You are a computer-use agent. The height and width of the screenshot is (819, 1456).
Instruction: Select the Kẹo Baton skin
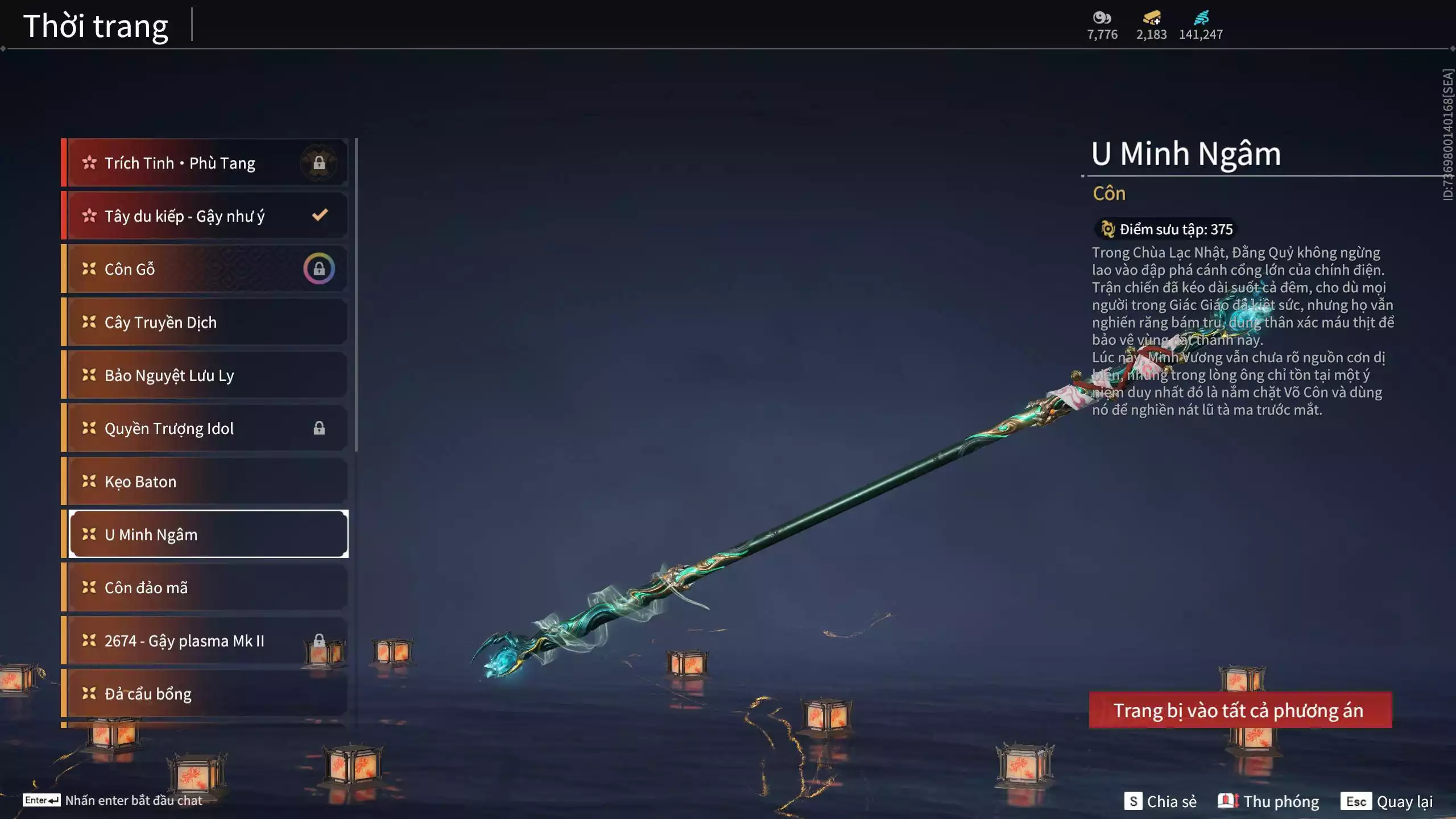click(x=205, y=482)
